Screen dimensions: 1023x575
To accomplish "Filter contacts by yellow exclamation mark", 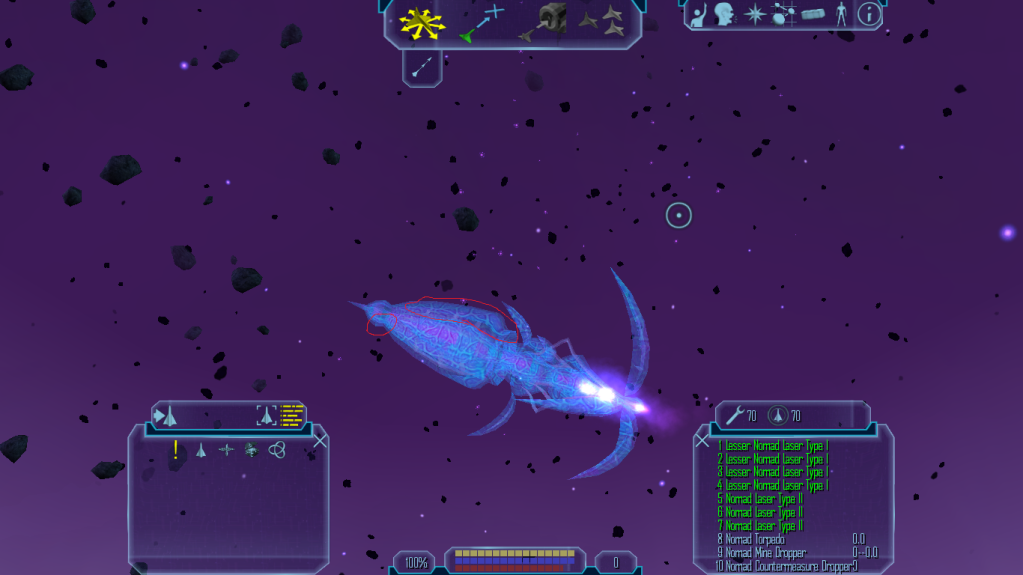I will point(176,450).
